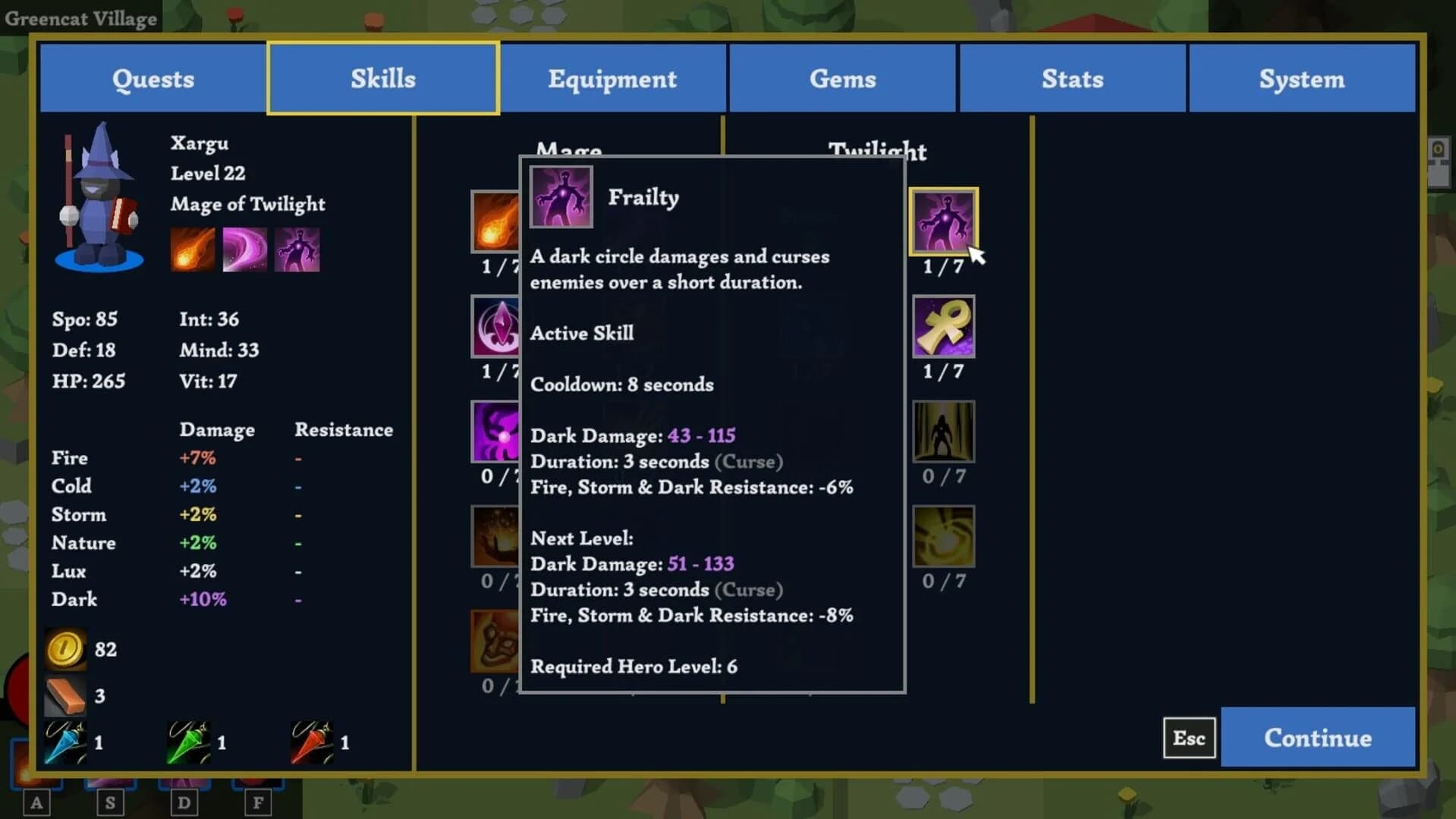Switch to the Equipment tab
1456x819 pixels.
612,78
